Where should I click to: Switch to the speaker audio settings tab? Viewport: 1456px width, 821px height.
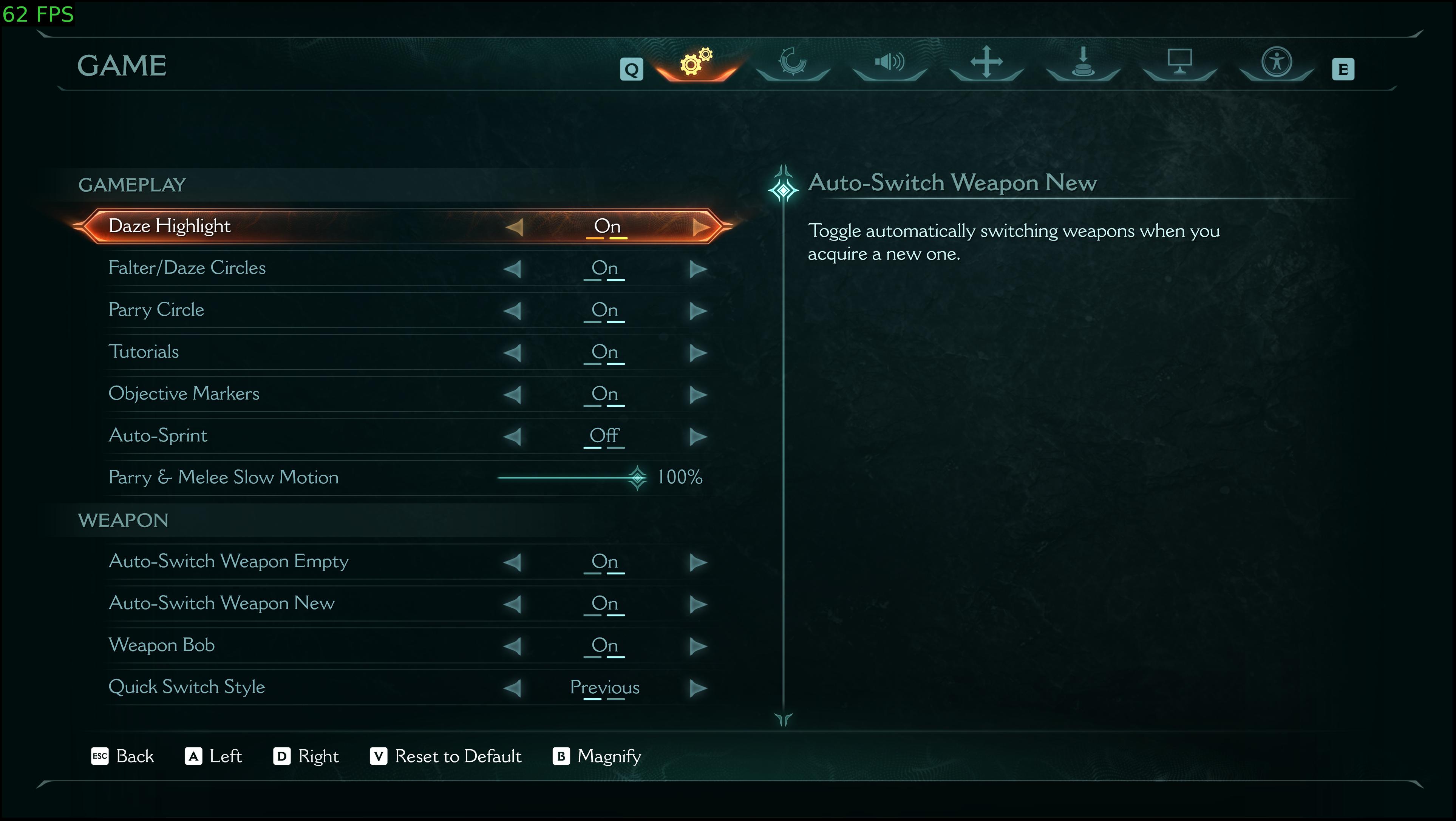click(x=889, y=62)
